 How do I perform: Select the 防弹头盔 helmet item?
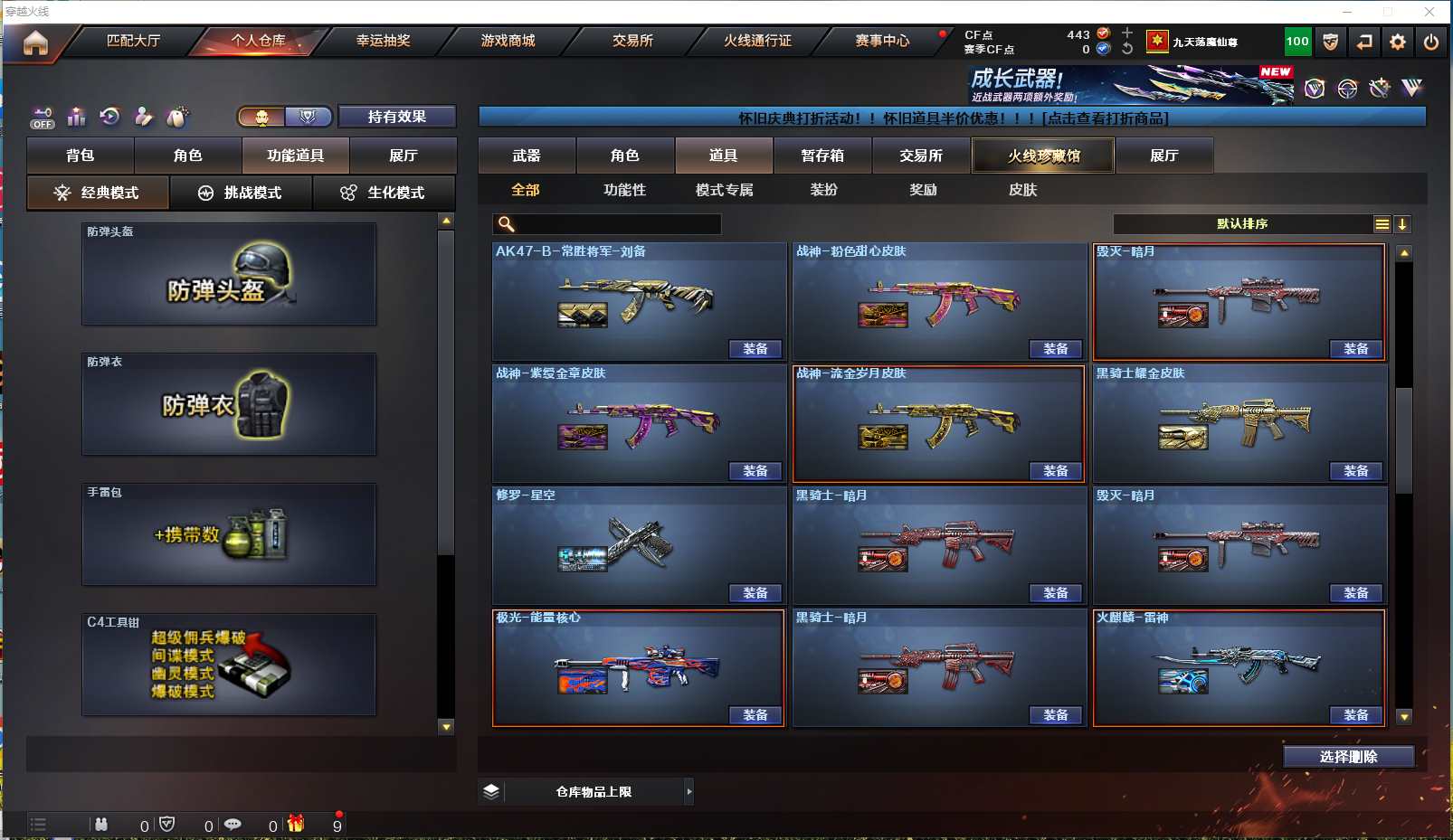(229, 274)
